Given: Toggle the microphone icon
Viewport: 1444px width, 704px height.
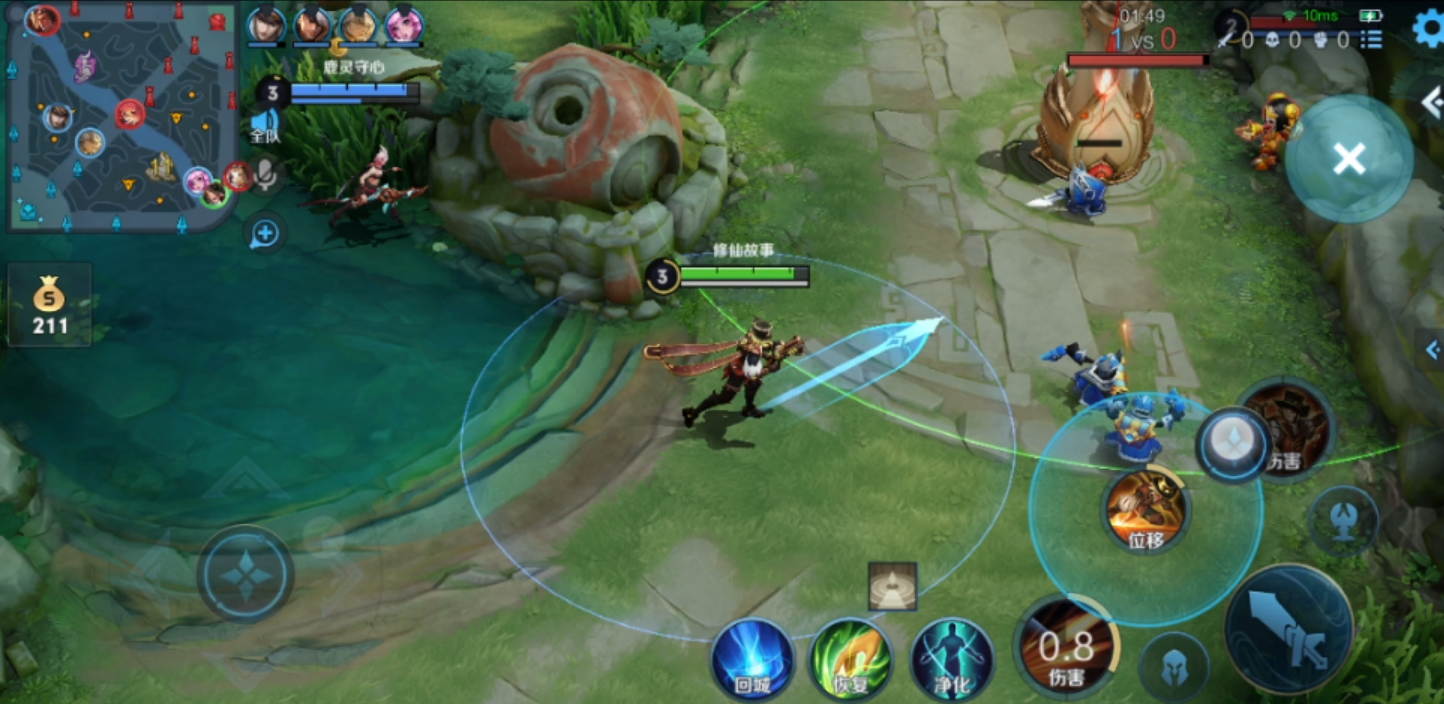Looking at the screenshot, I should pos(265,176).
